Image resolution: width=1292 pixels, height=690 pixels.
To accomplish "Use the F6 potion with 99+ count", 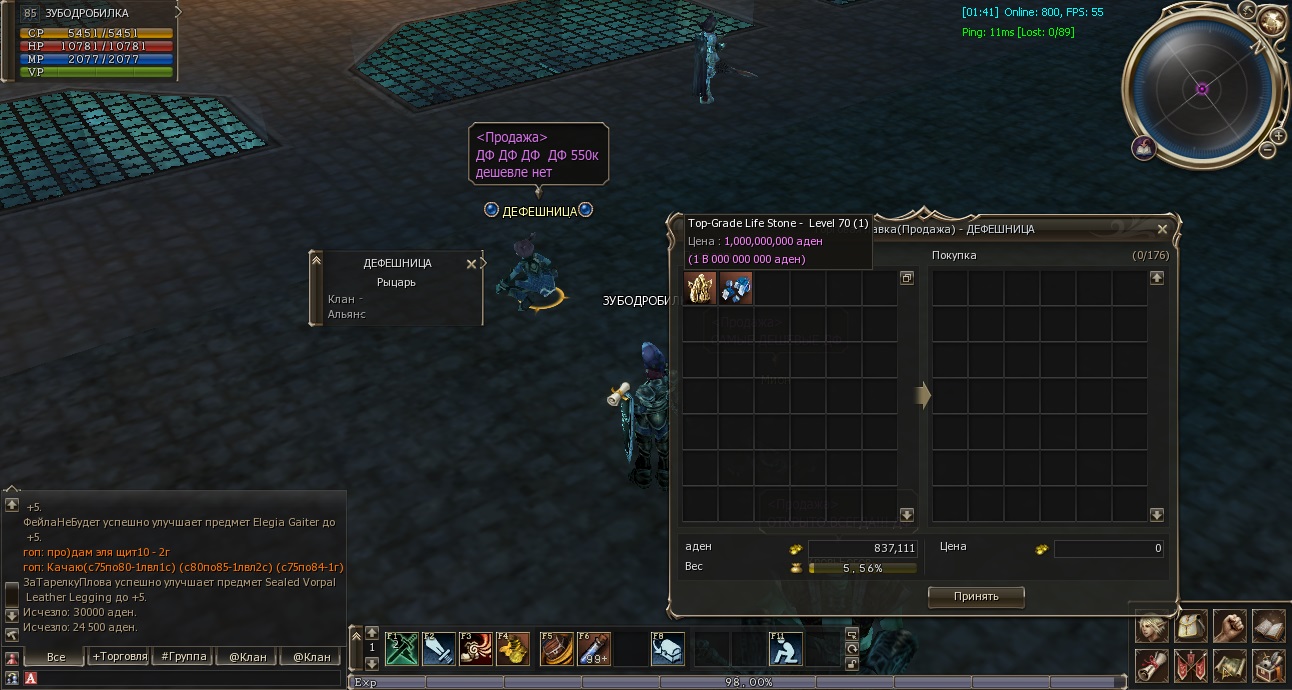I will (594, 648).
